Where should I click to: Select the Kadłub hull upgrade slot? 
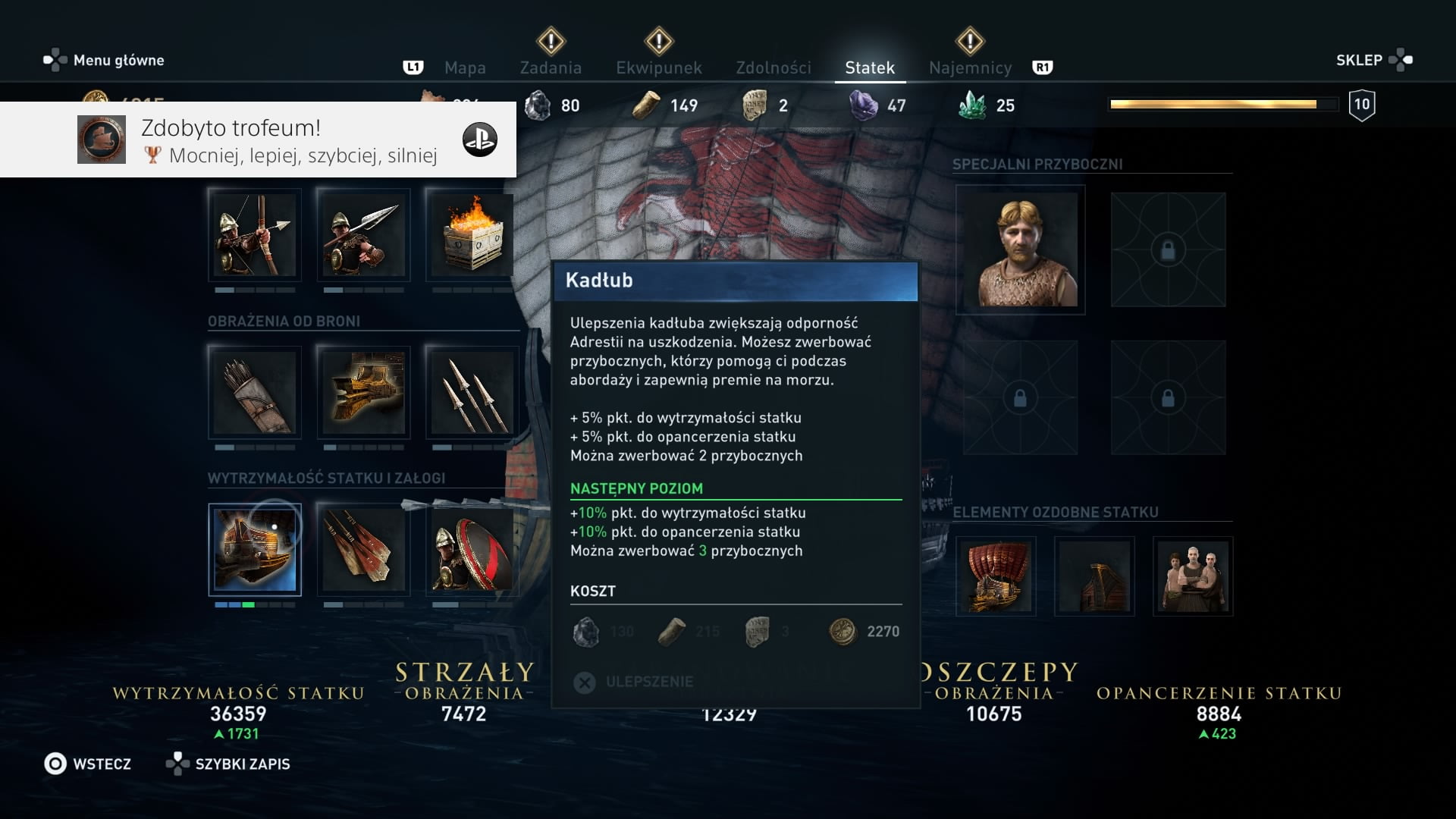click(255, 550)
